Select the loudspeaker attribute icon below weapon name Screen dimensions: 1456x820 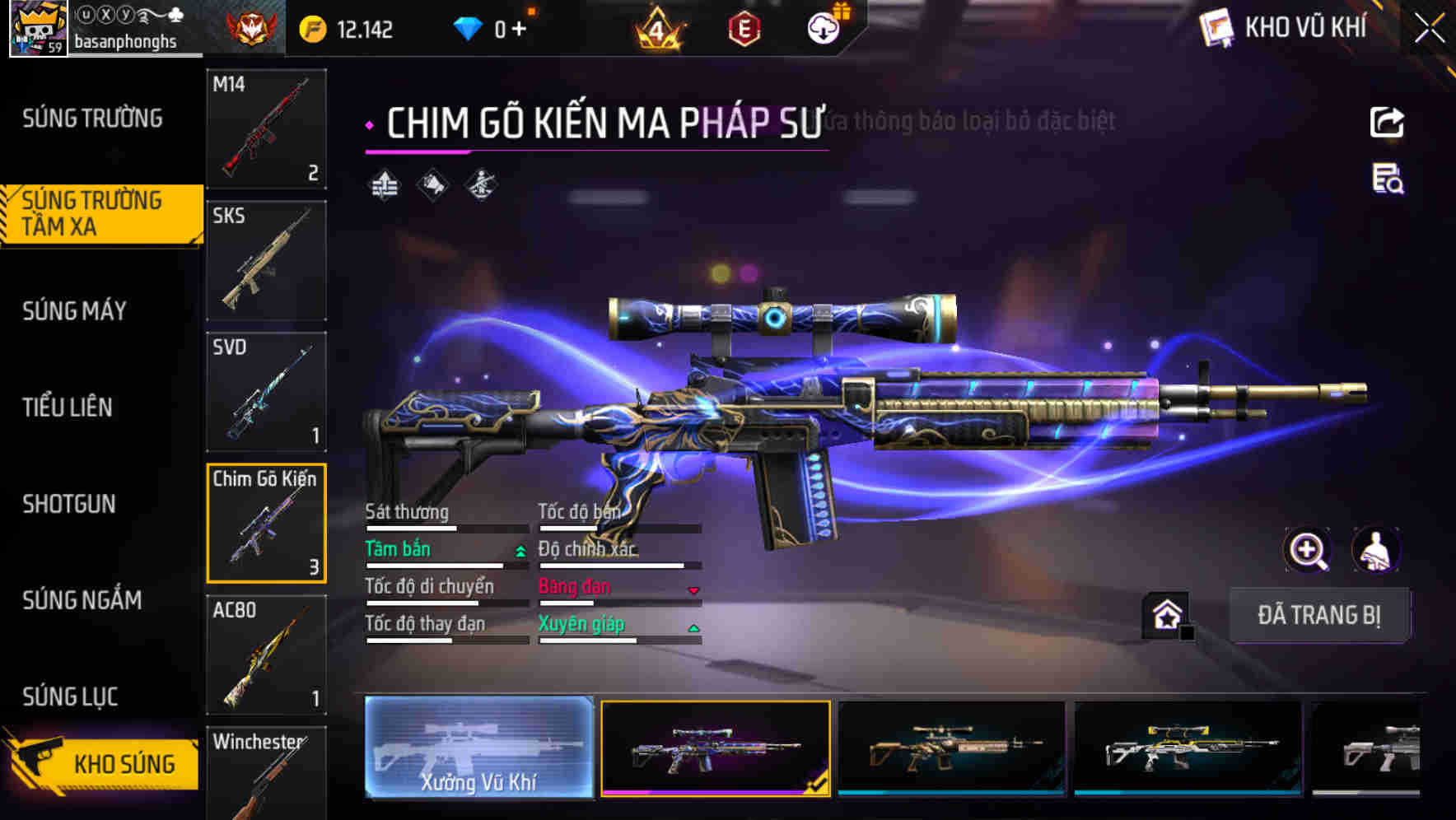tap(432, 185)
